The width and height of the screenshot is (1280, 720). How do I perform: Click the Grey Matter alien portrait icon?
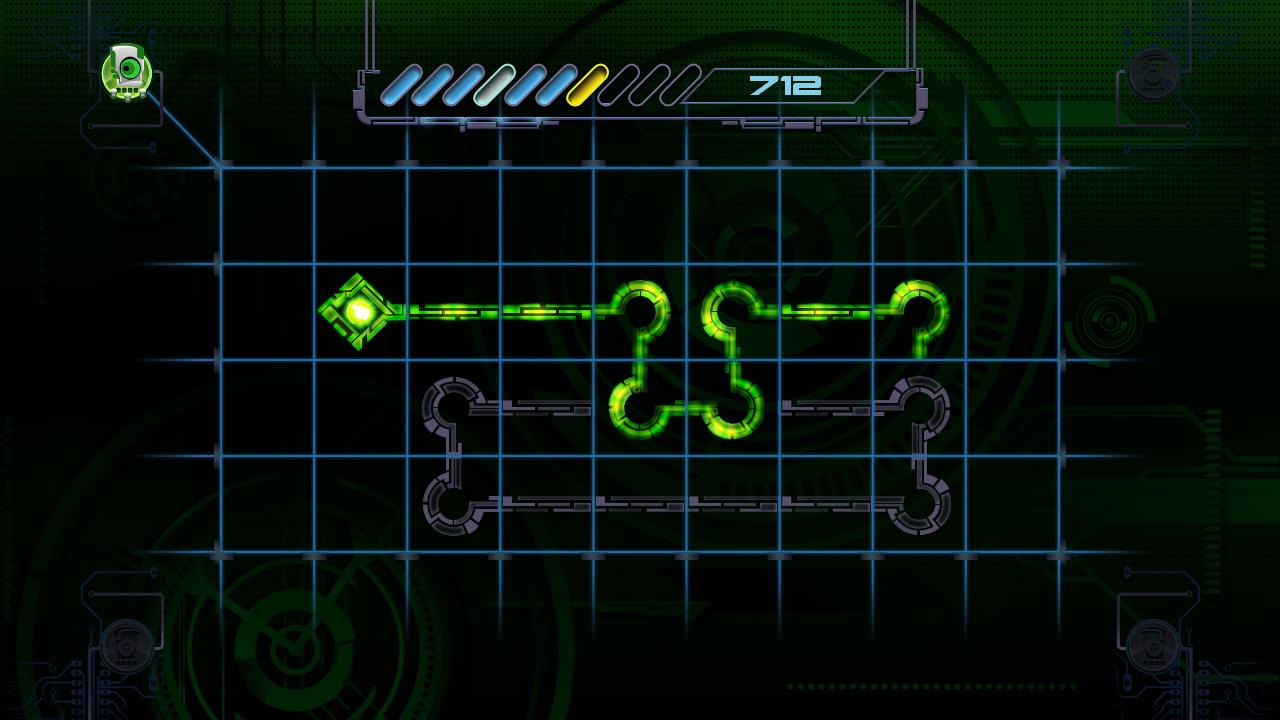coord(127,72)
